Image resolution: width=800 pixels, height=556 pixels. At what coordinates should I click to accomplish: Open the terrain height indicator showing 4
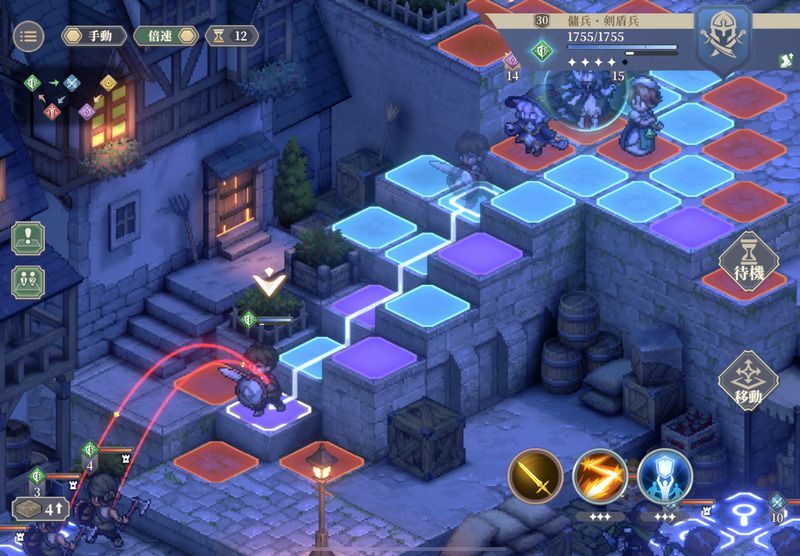[x=38, y=509]
